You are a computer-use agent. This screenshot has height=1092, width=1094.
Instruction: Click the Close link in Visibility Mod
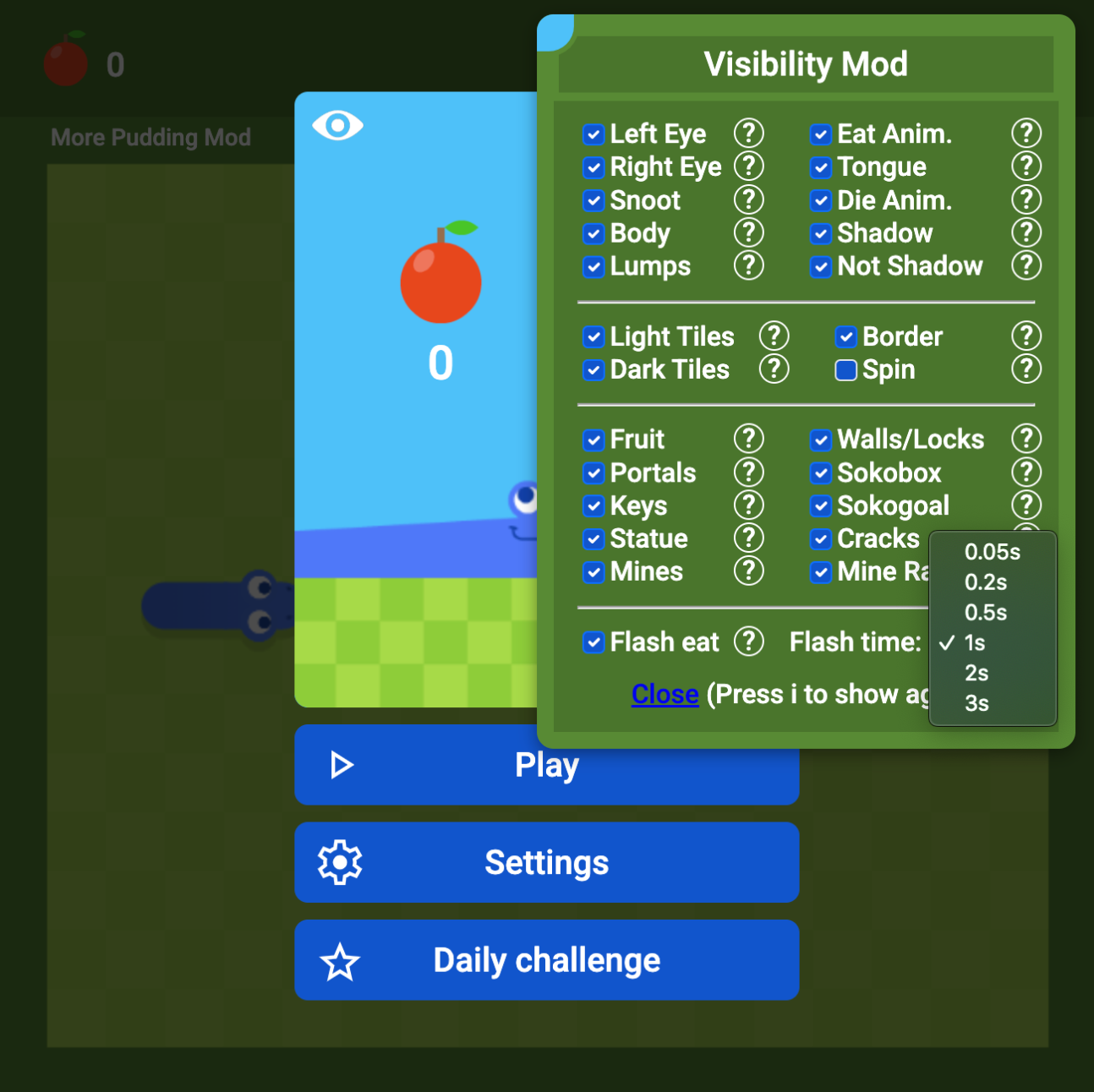pos(665,693)
